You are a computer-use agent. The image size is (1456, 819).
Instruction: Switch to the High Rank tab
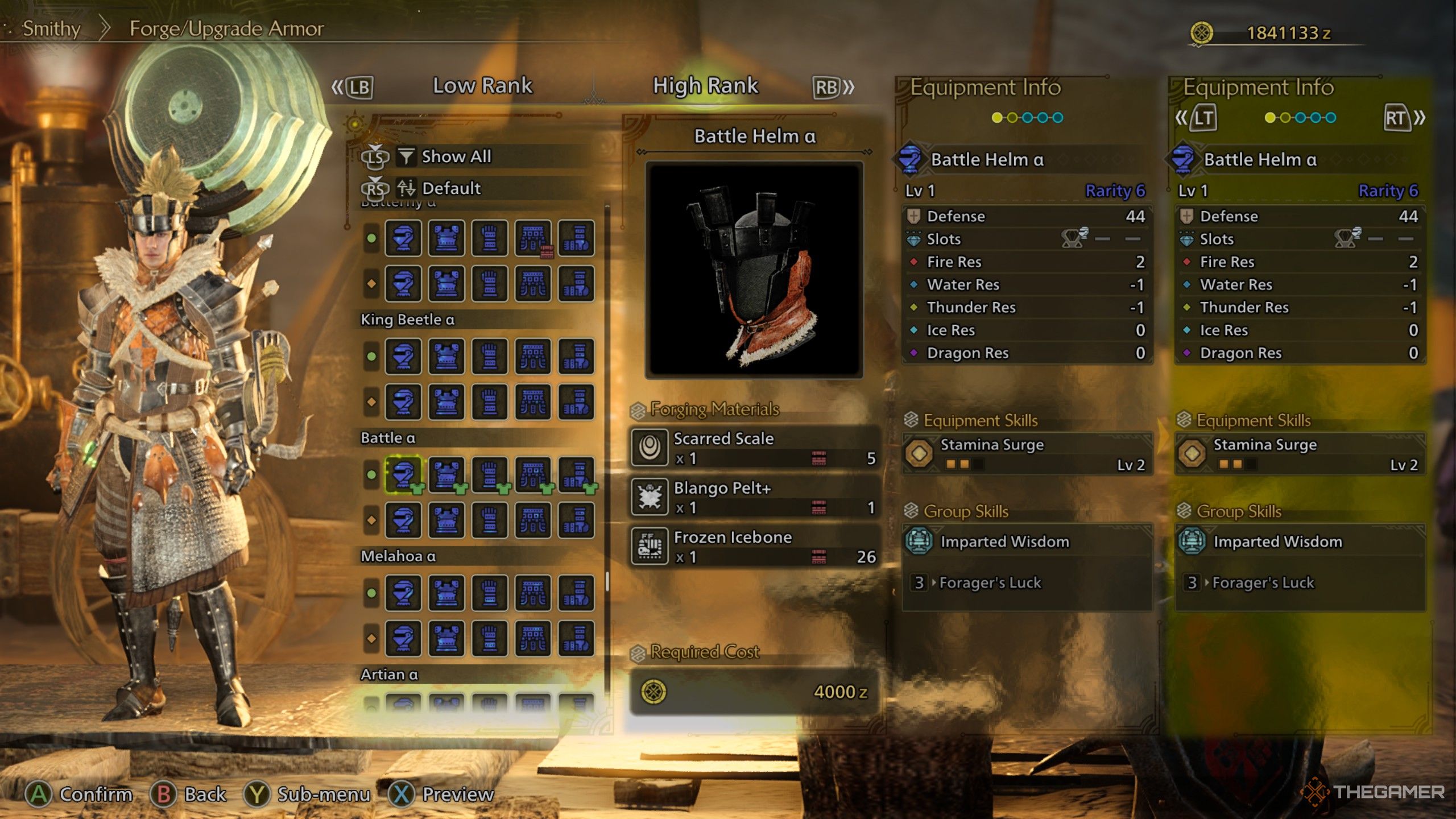point(705,86)
